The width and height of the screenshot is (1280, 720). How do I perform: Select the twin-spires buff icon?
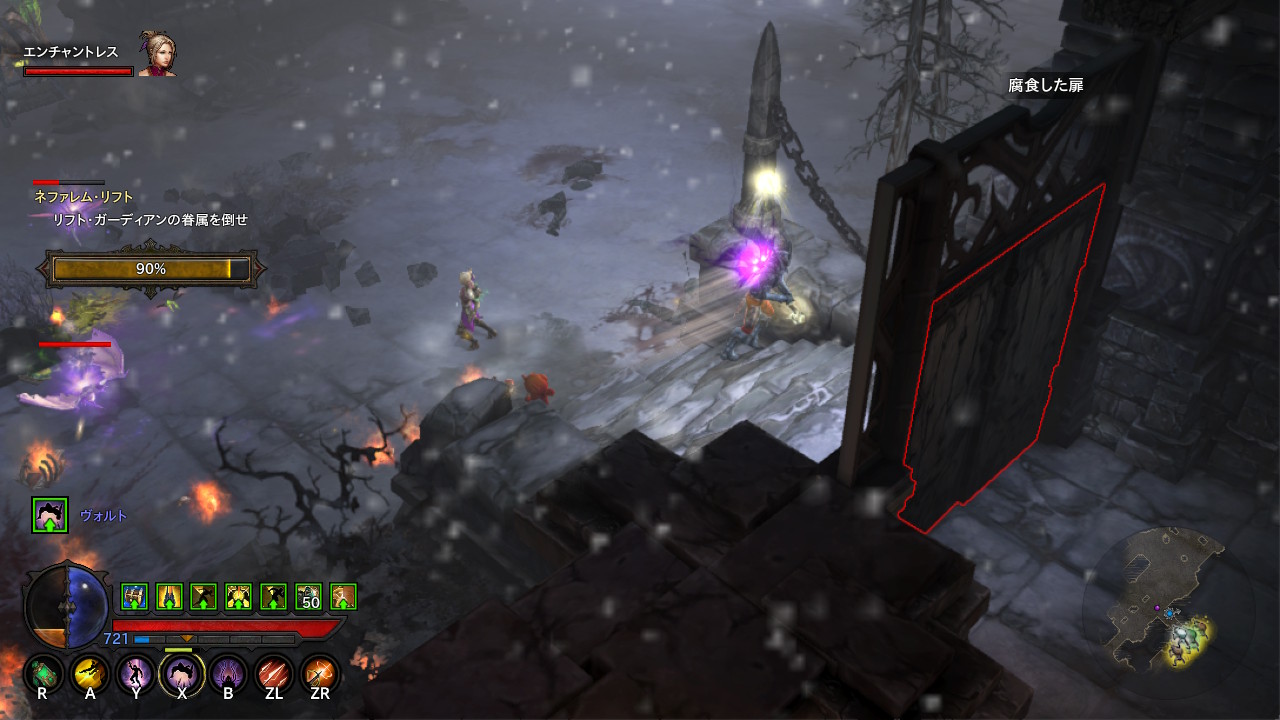click(x=169, y=597)
